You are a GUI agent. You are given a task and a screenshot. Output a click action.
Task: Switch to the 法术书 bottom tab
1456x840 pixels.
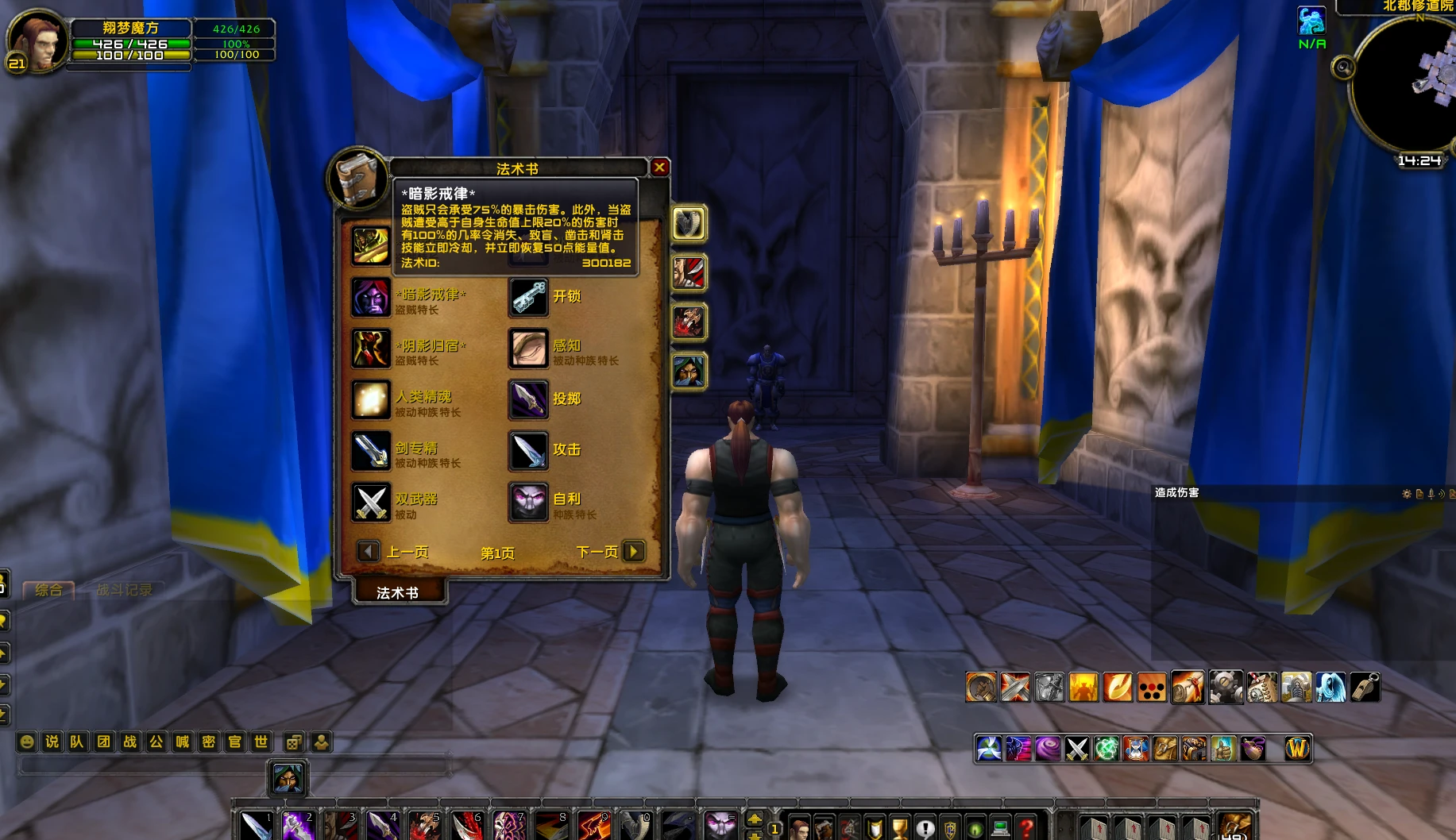tap(397, 592)
